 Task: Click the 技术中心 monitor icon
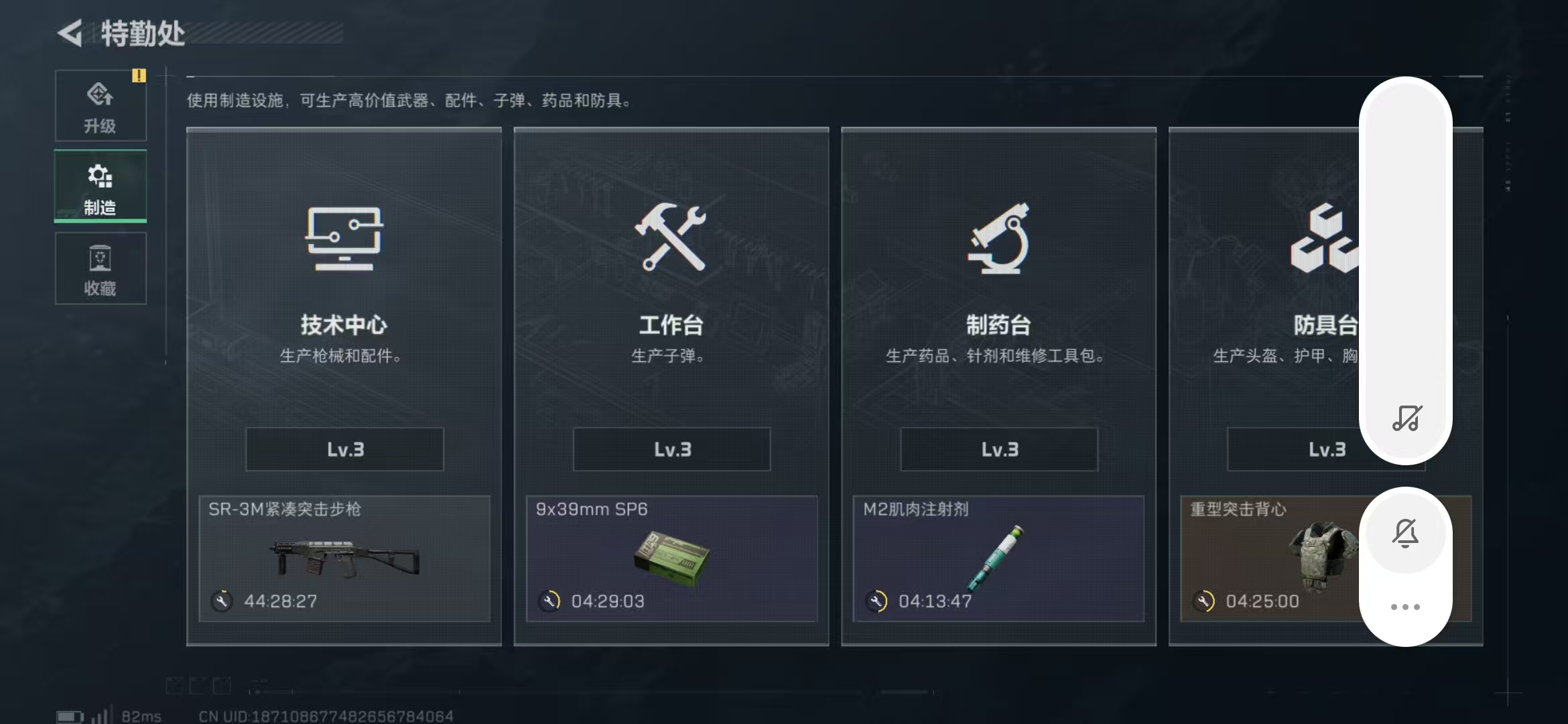pyautogui.click(x=344, y=239)
